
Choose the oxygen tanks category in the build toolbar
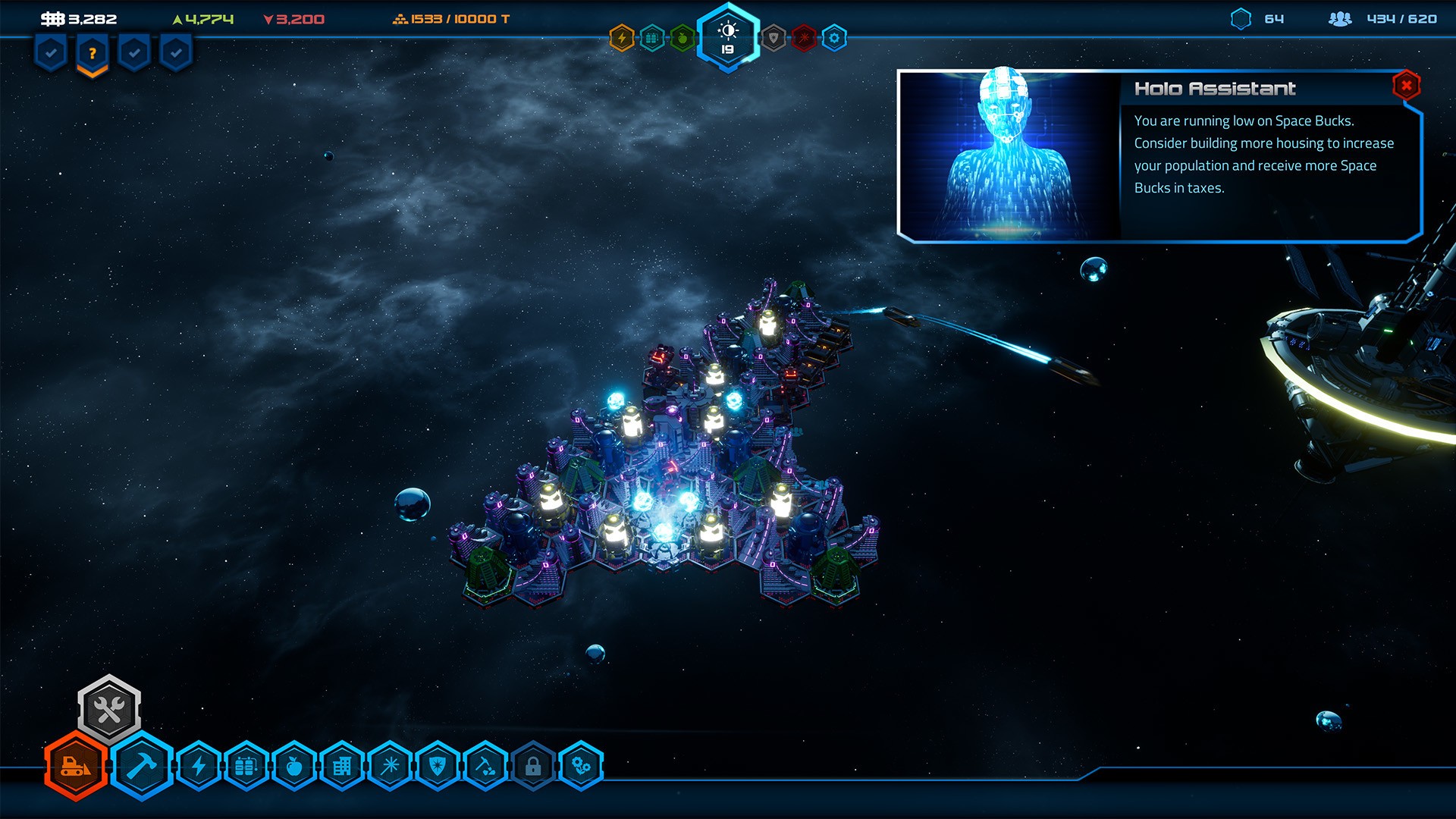point(246,767)
